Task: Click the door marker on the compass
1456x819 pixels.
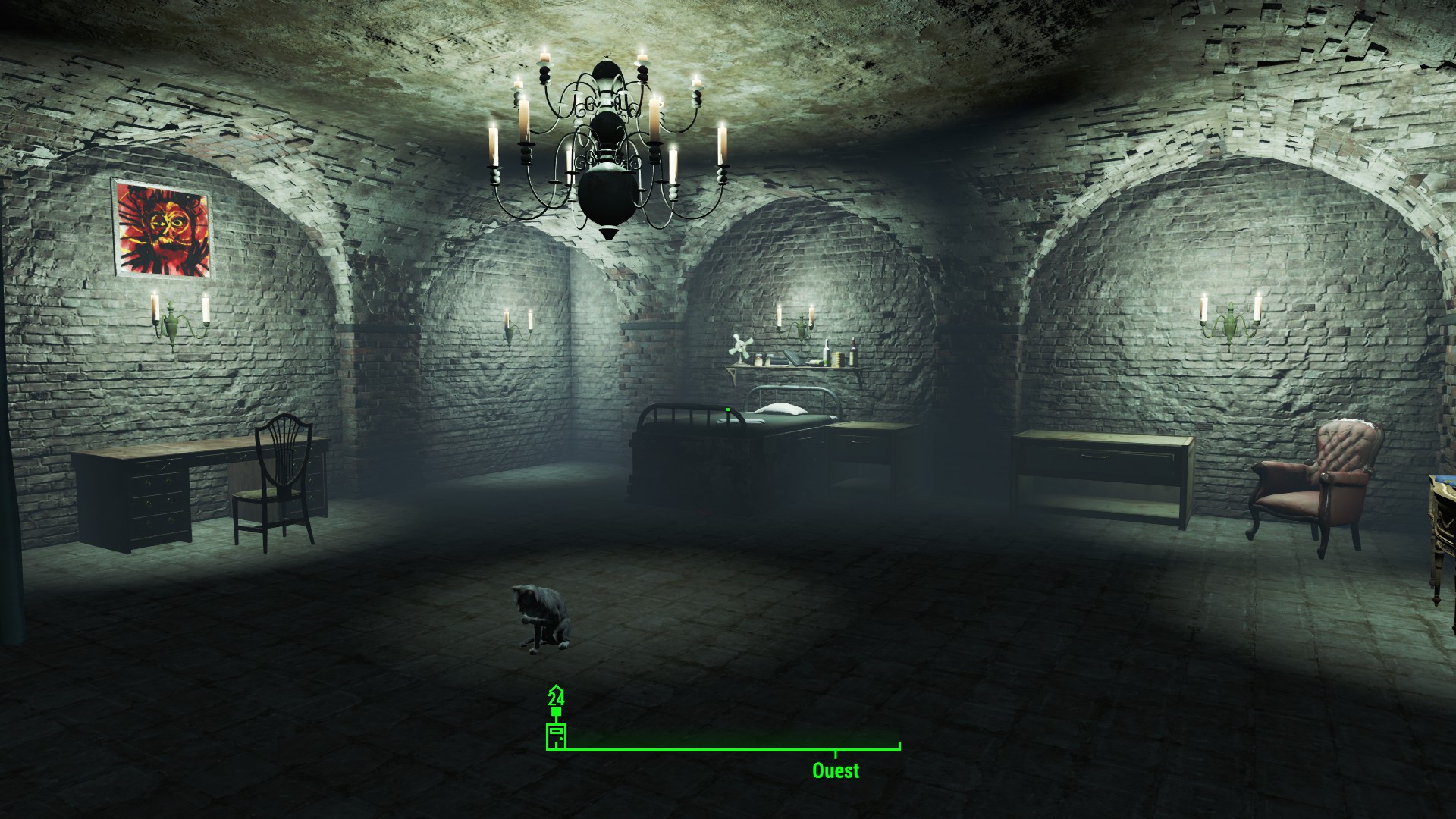Action: click(556, 736)
